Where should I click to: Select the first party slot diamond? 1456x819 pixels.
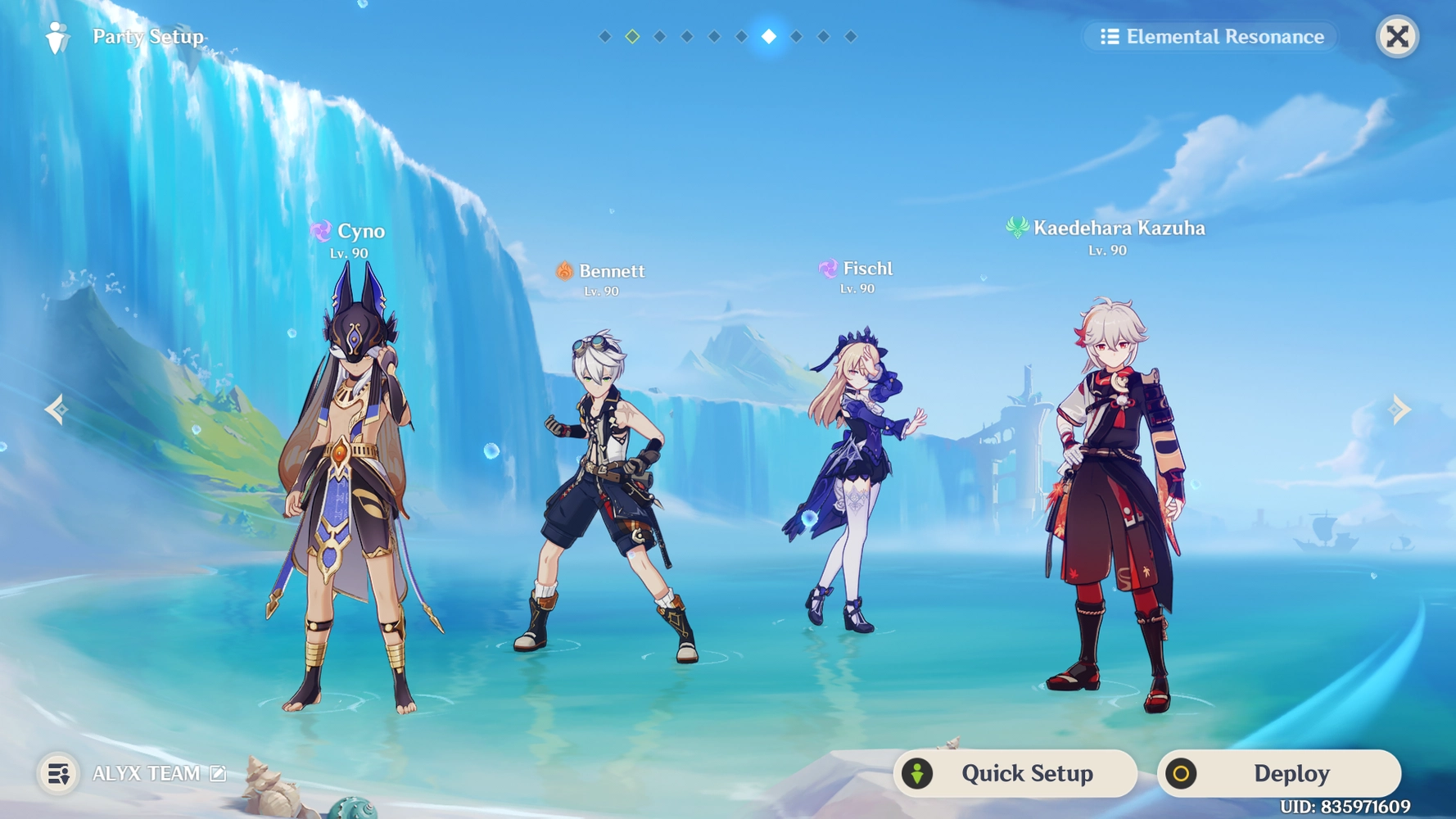tap(605, 36)
